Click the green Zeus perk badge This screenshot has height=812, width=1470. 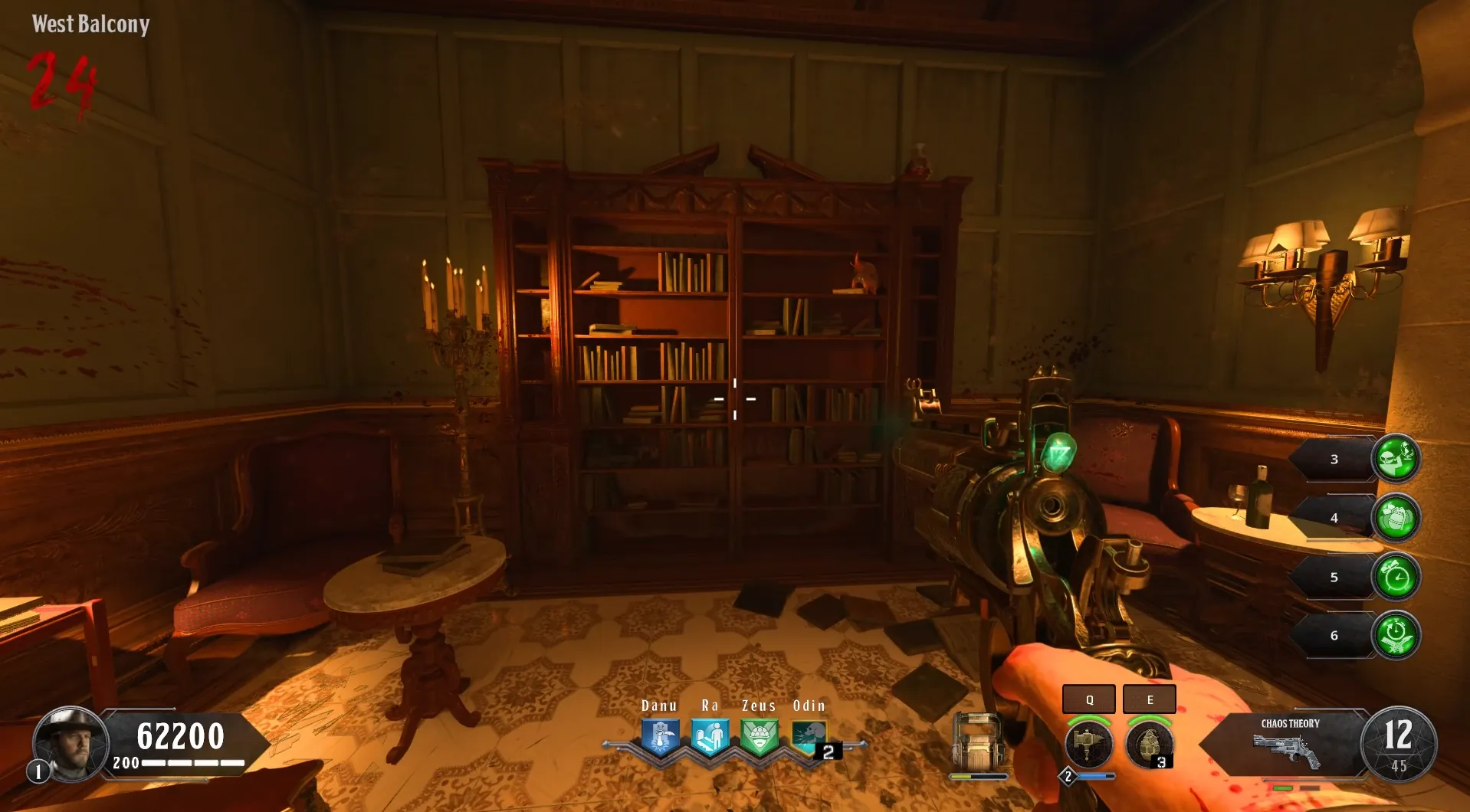759,738
